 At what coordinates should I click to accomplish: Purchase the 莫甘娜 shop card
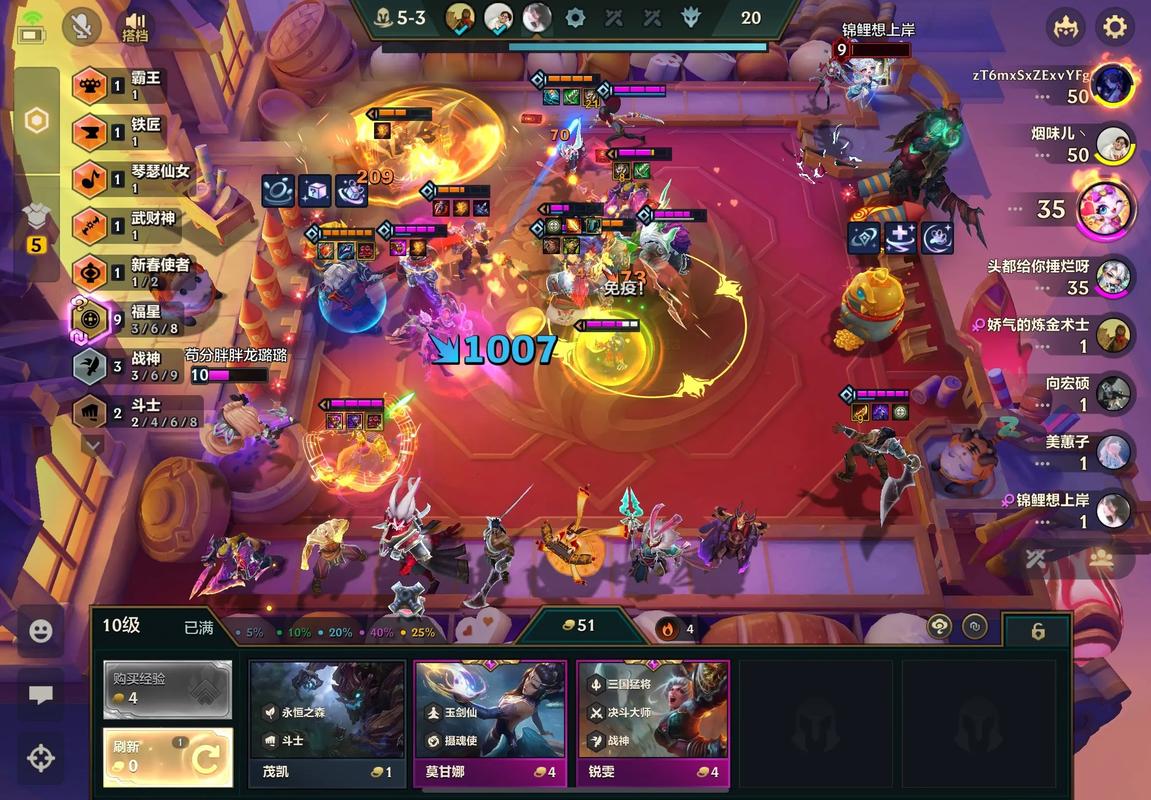pos(490,722)
